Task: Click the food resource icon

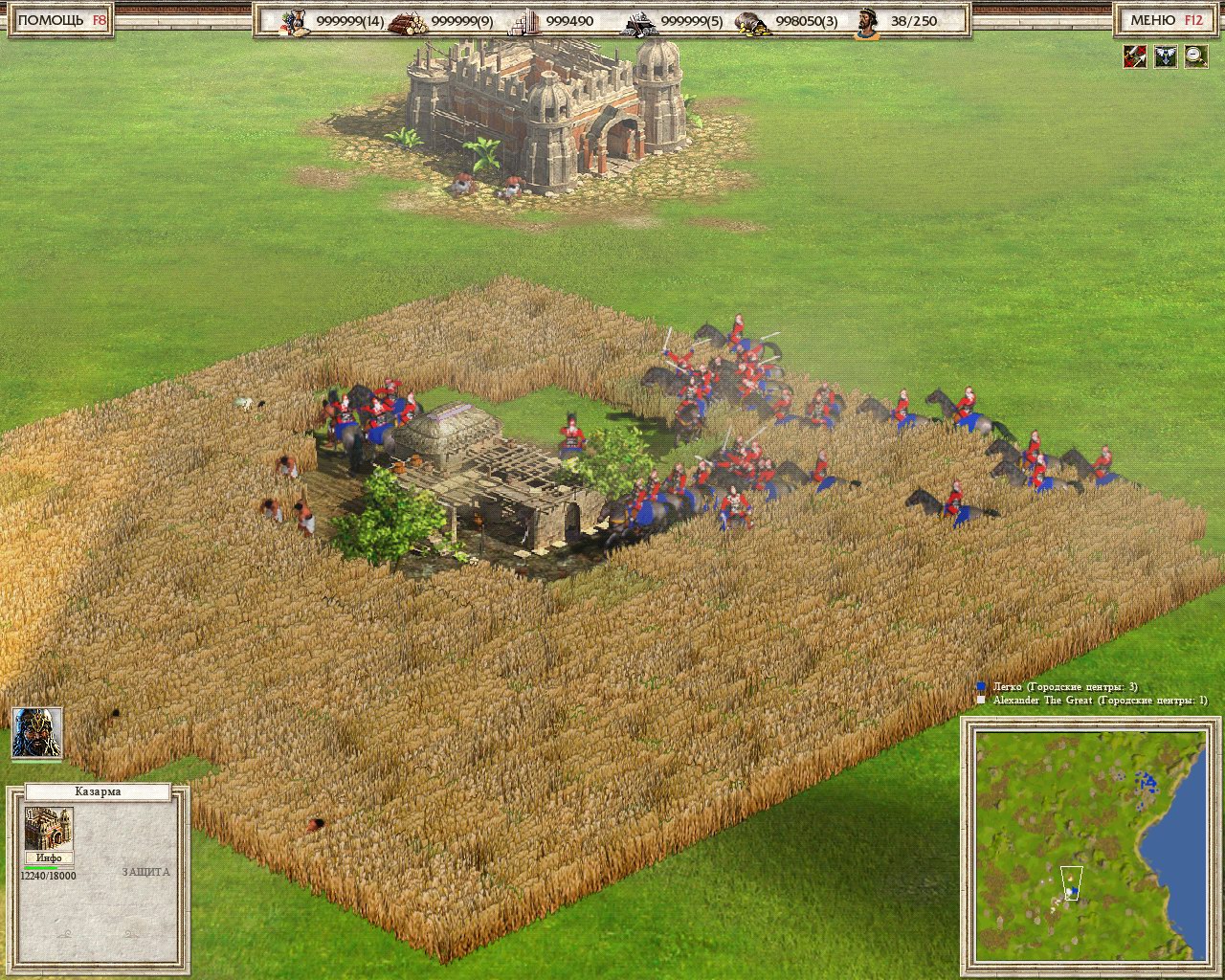Action: (293, 21)
